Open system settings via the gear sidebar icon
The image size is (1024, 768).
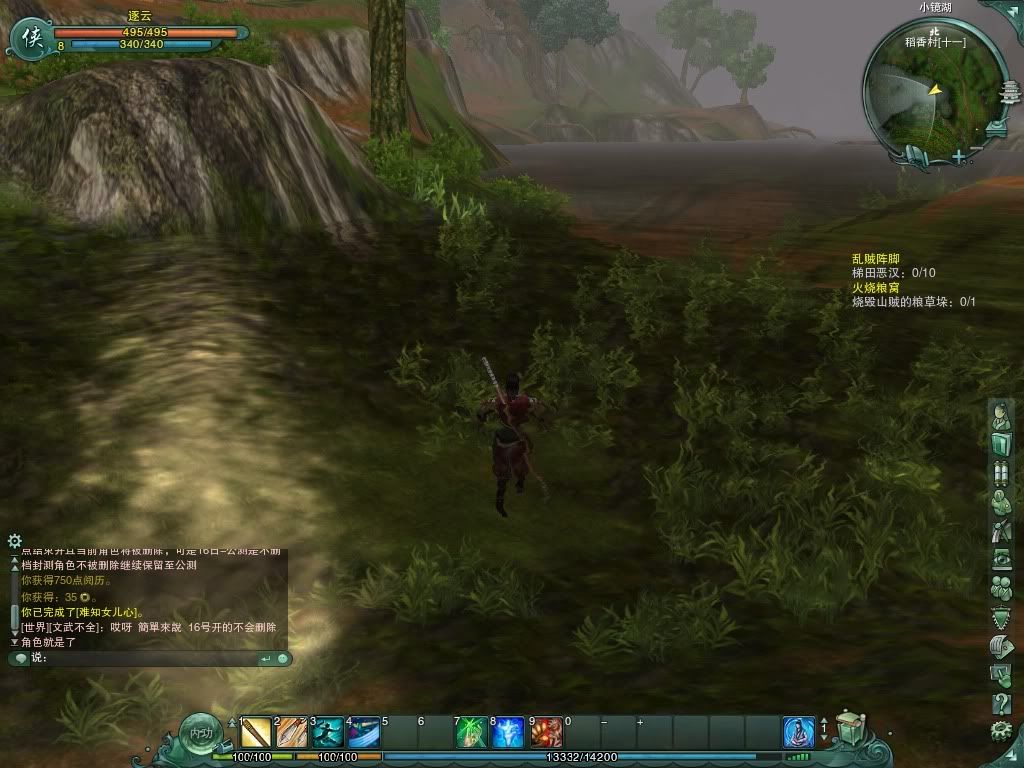[1001, 731]
